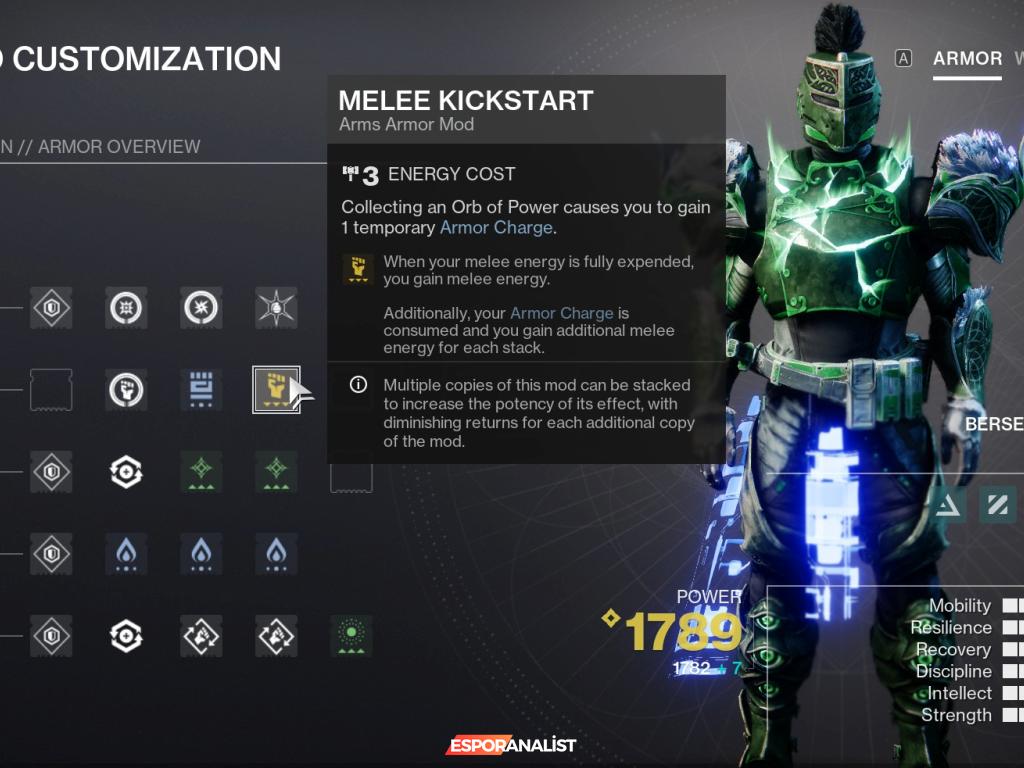Choose the blue striped block mod
The height and width of the screenshot is (768, 1024).
[201, 390]
